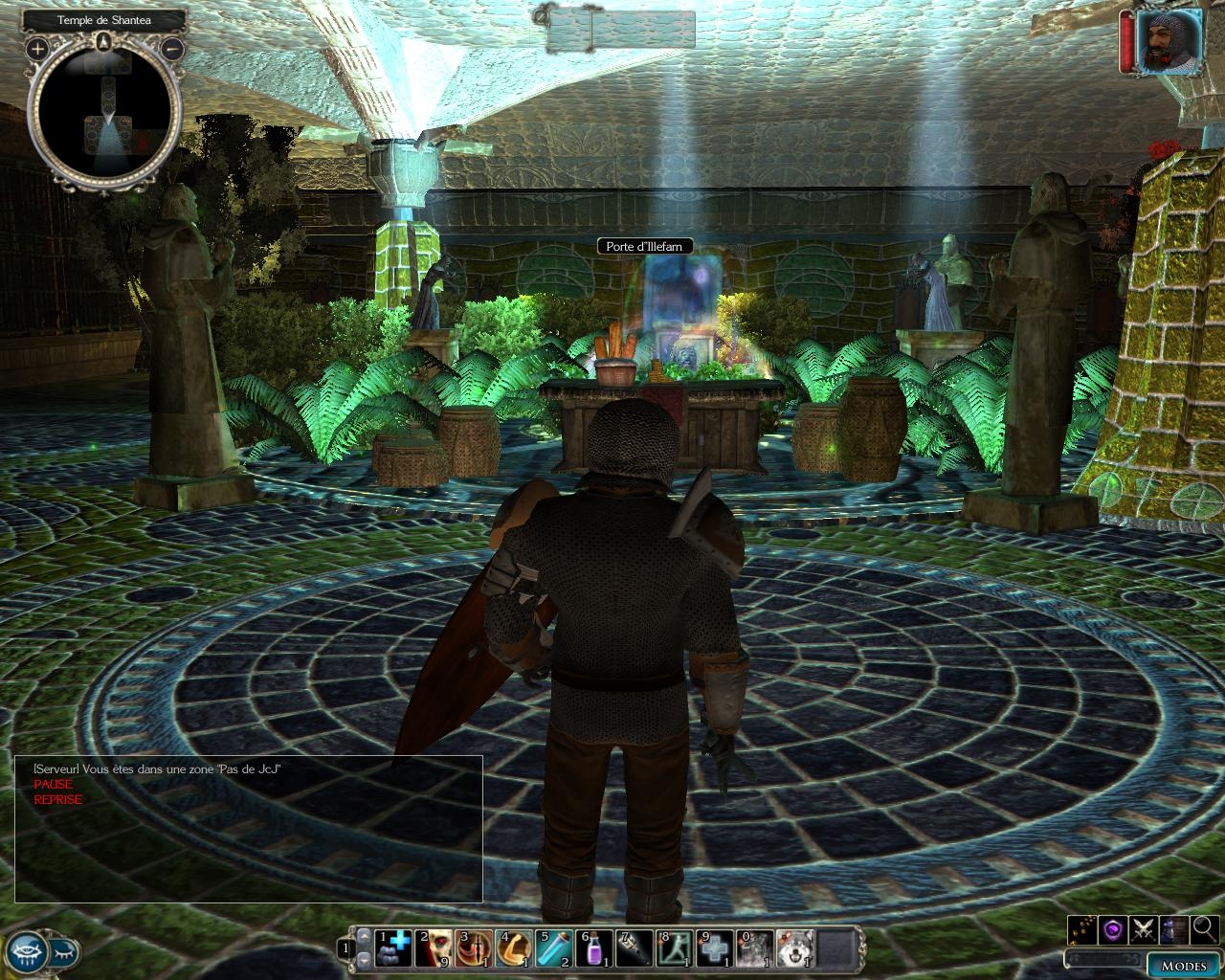Use the blue vial in slot 5
The width and height of the screenshot is (1225, 980).
coord(554,949)
